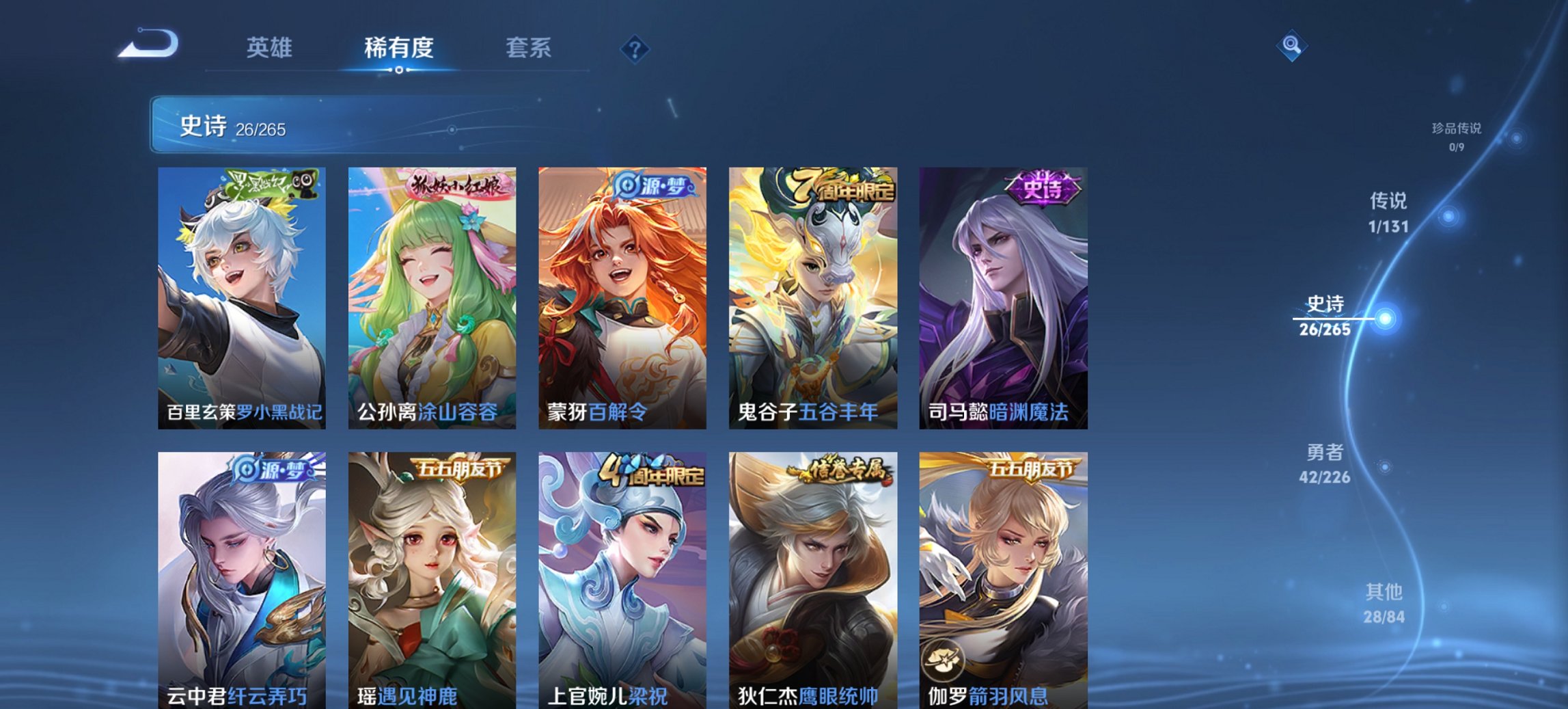Screen dimensions: 1568x709
Task: Switch to the 英雄 tab
Action: [271, 48]
